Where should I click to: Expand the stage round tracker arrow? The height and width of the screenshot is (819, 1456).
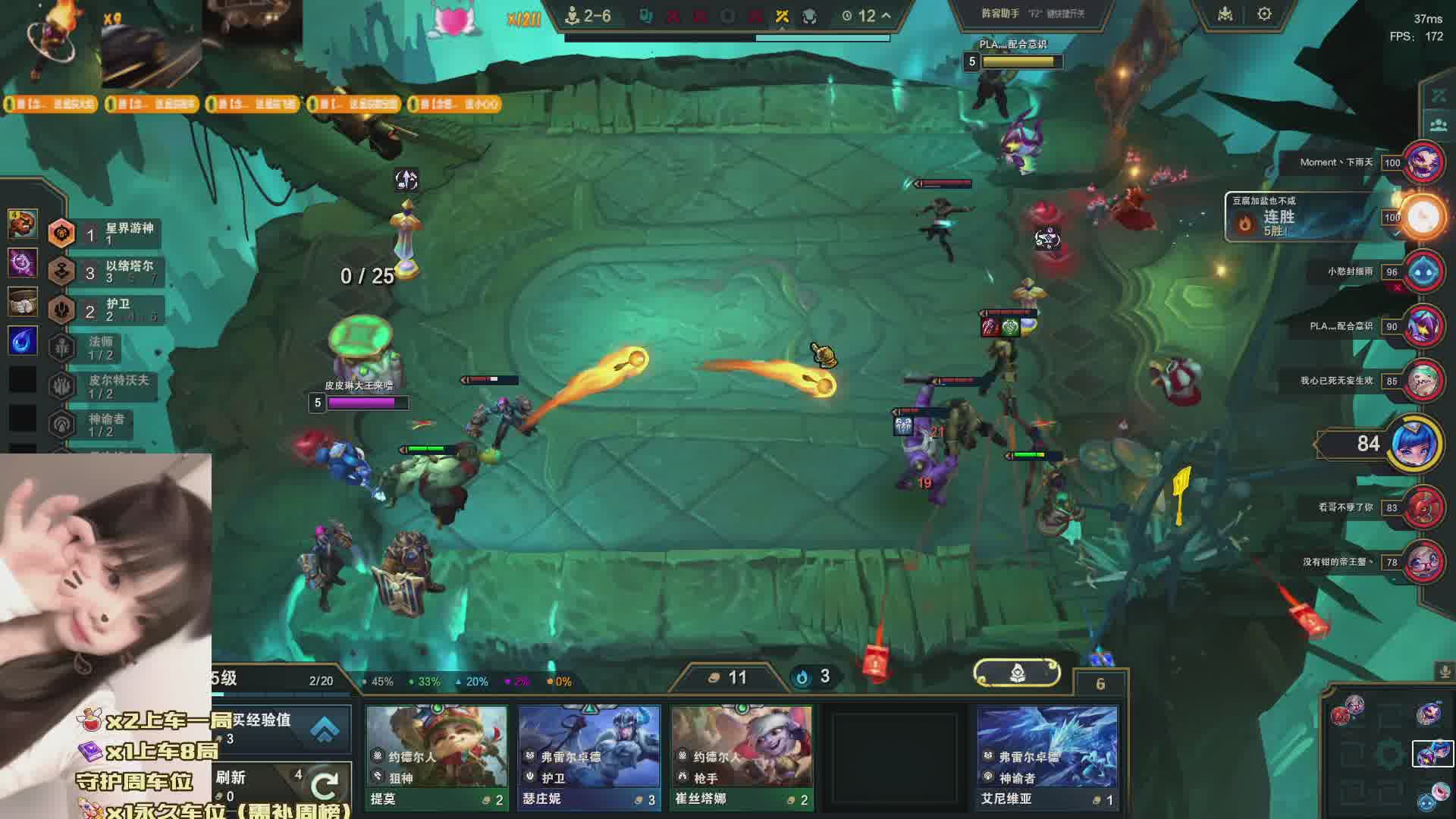[886, 15]
